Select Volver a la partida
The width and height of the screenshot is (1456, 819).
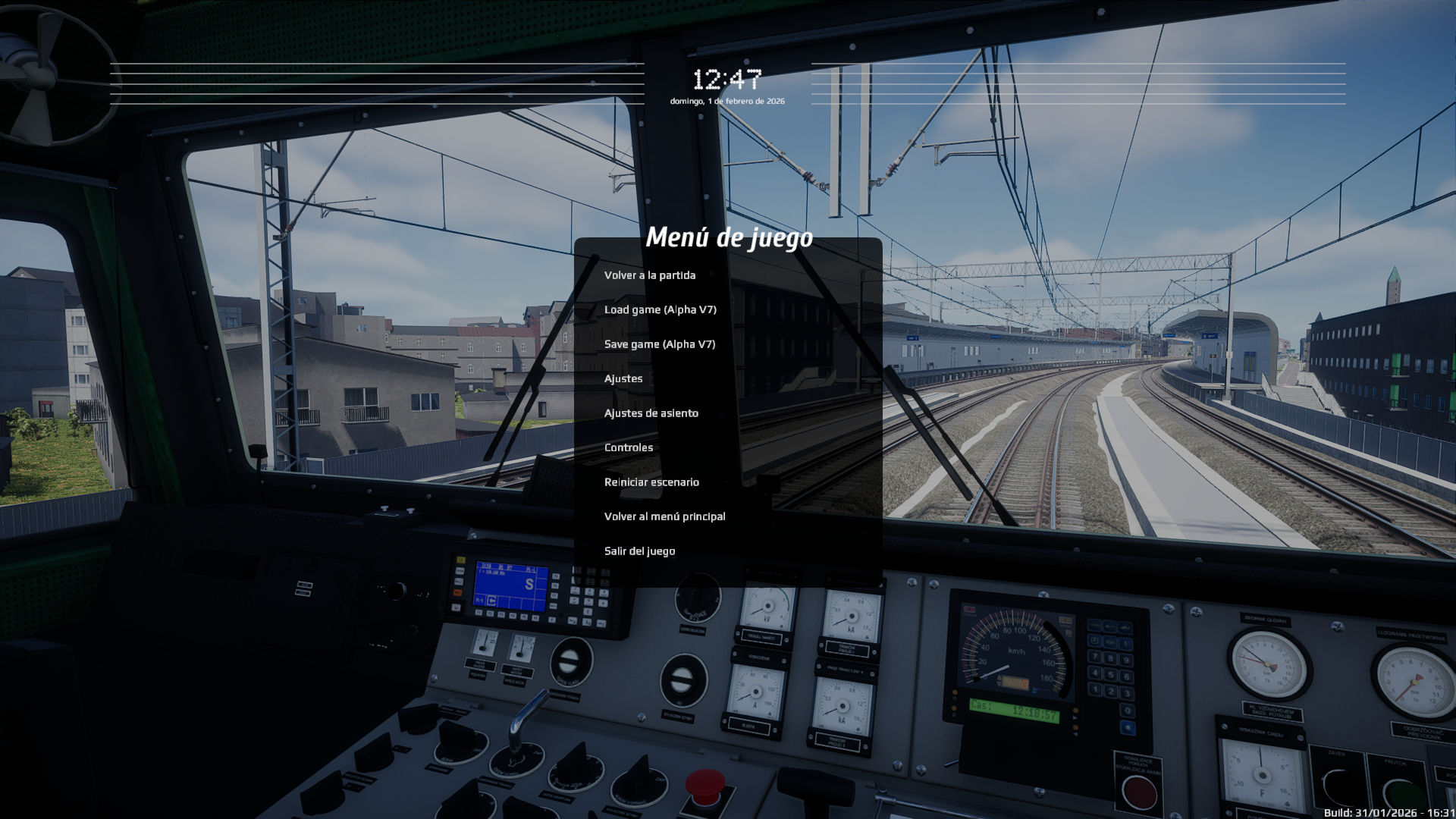pyautogui.click(x=649, y=275)
